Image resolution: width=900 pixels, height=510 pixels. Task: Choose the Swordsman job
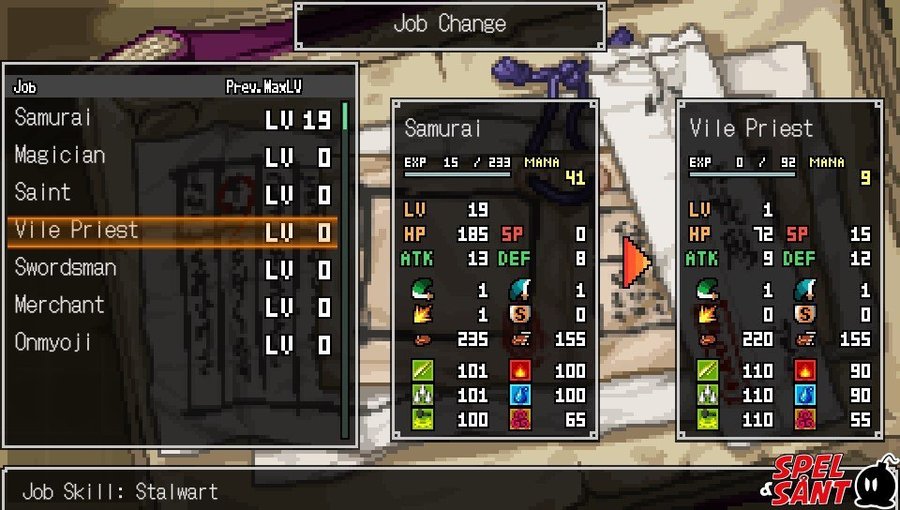click(x=170, y=268)
